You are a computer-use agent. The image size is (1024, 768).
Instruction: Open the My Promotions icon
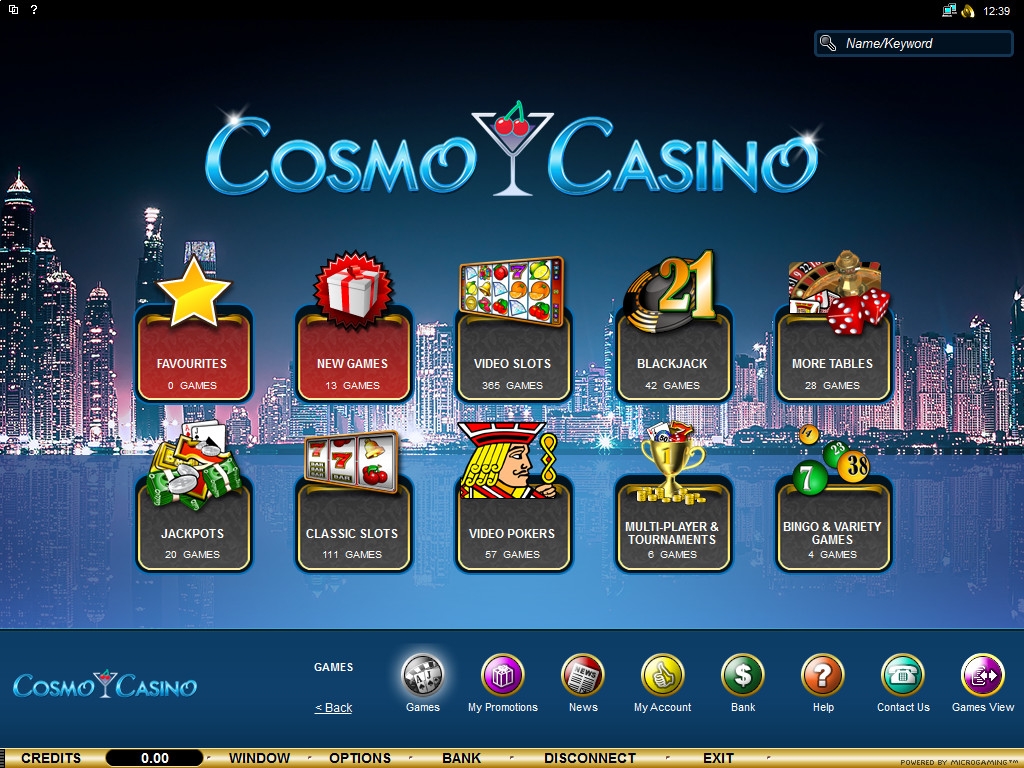point(503,676)
